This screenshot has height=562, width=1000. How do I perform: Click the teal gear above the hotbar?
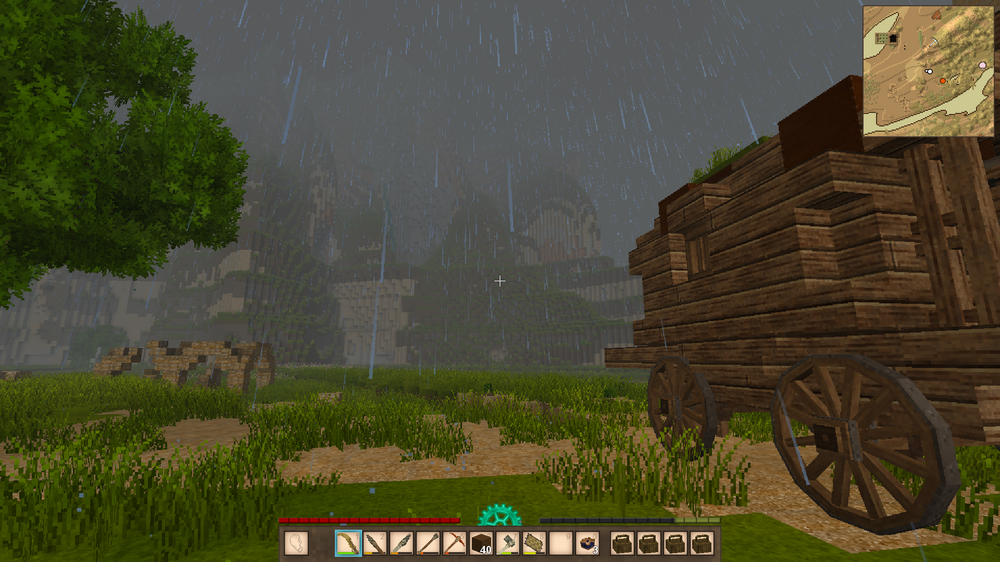coord(499,516)
